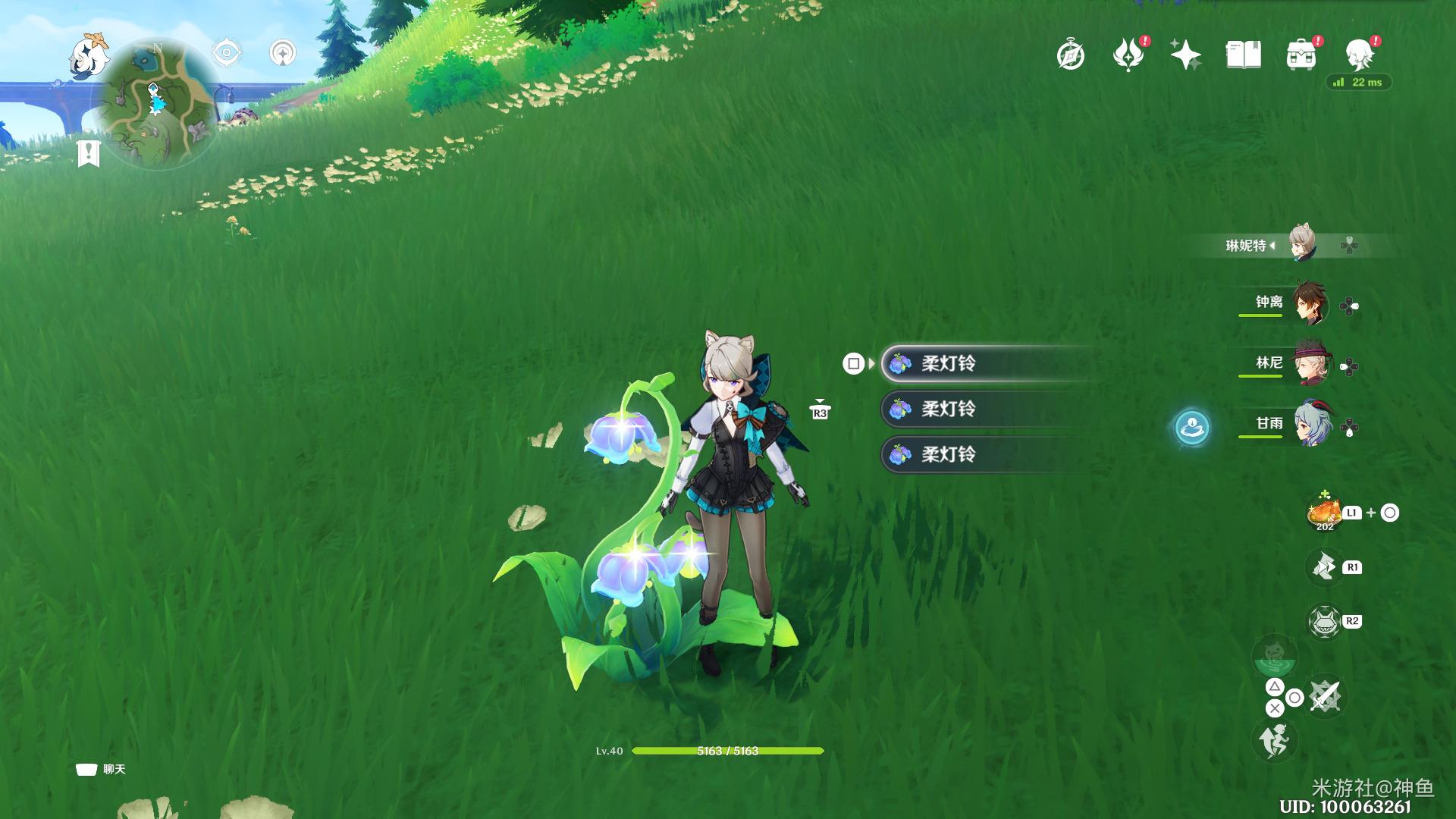Switch to party member 林尼
Screen dimensions: 1456x819
[1309, 364]
